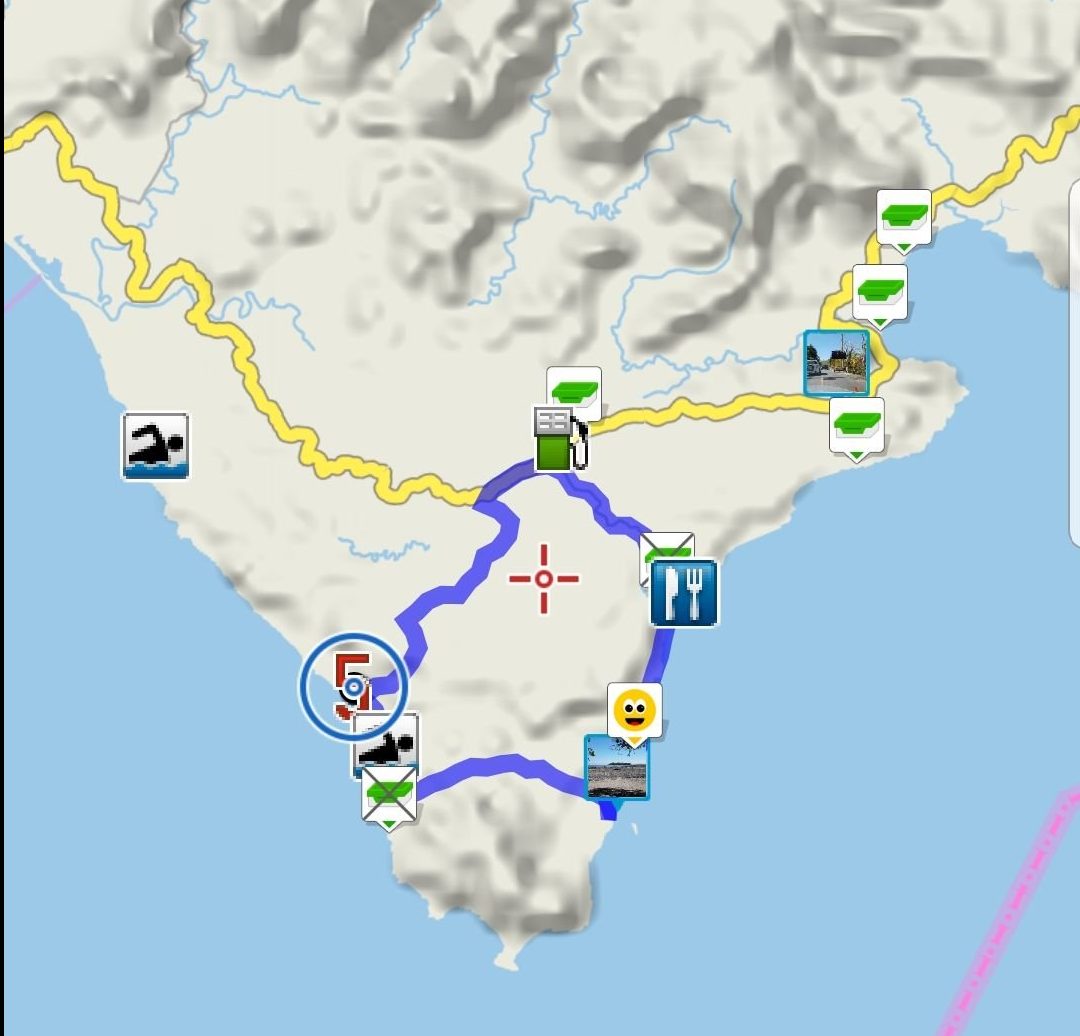Screen dimensions: 1080x1036
Task: Select the crossed-out green marker on the southwest coast
Action: point(389,796)
